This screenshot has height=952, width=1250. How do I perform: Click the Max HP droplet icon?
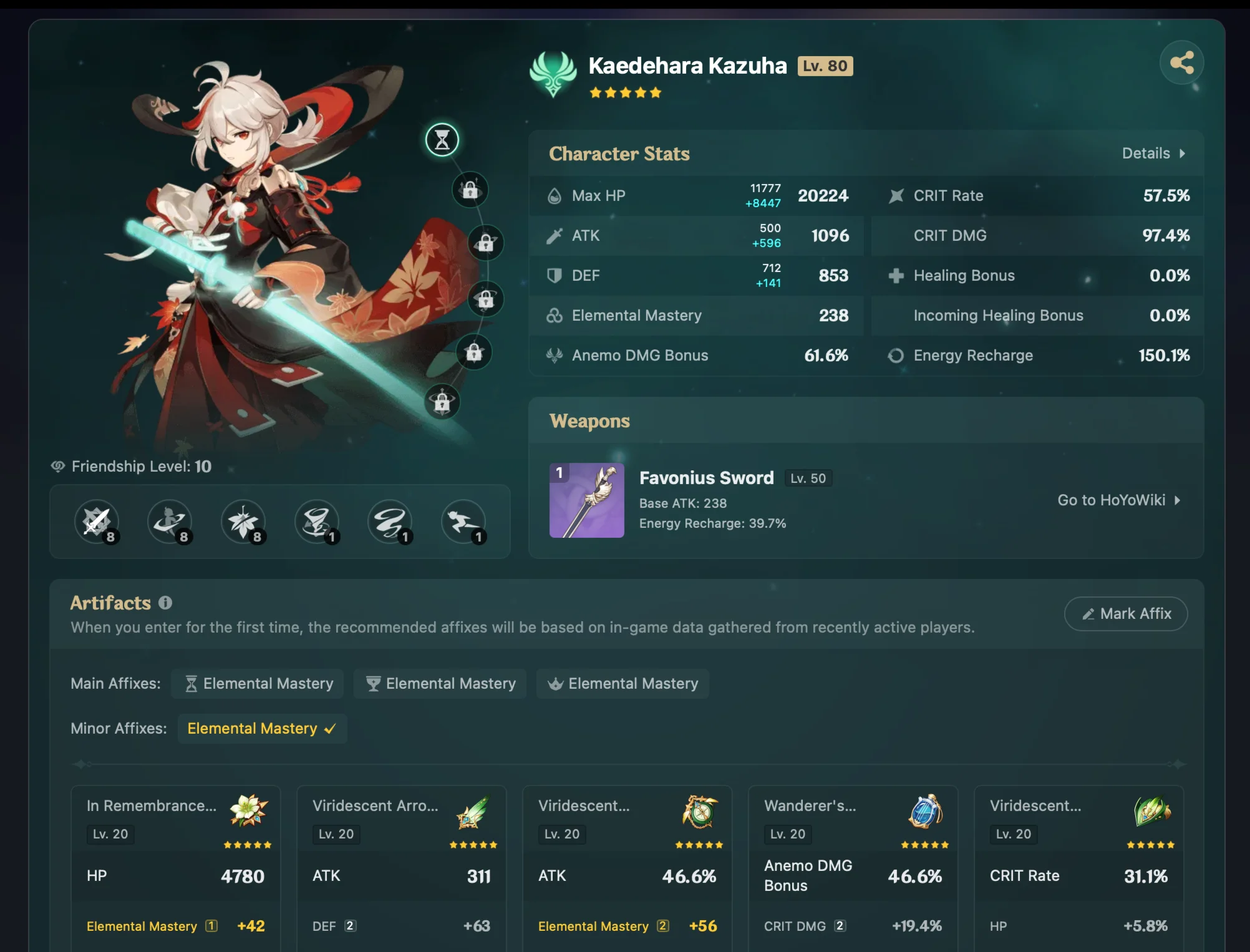555,195
